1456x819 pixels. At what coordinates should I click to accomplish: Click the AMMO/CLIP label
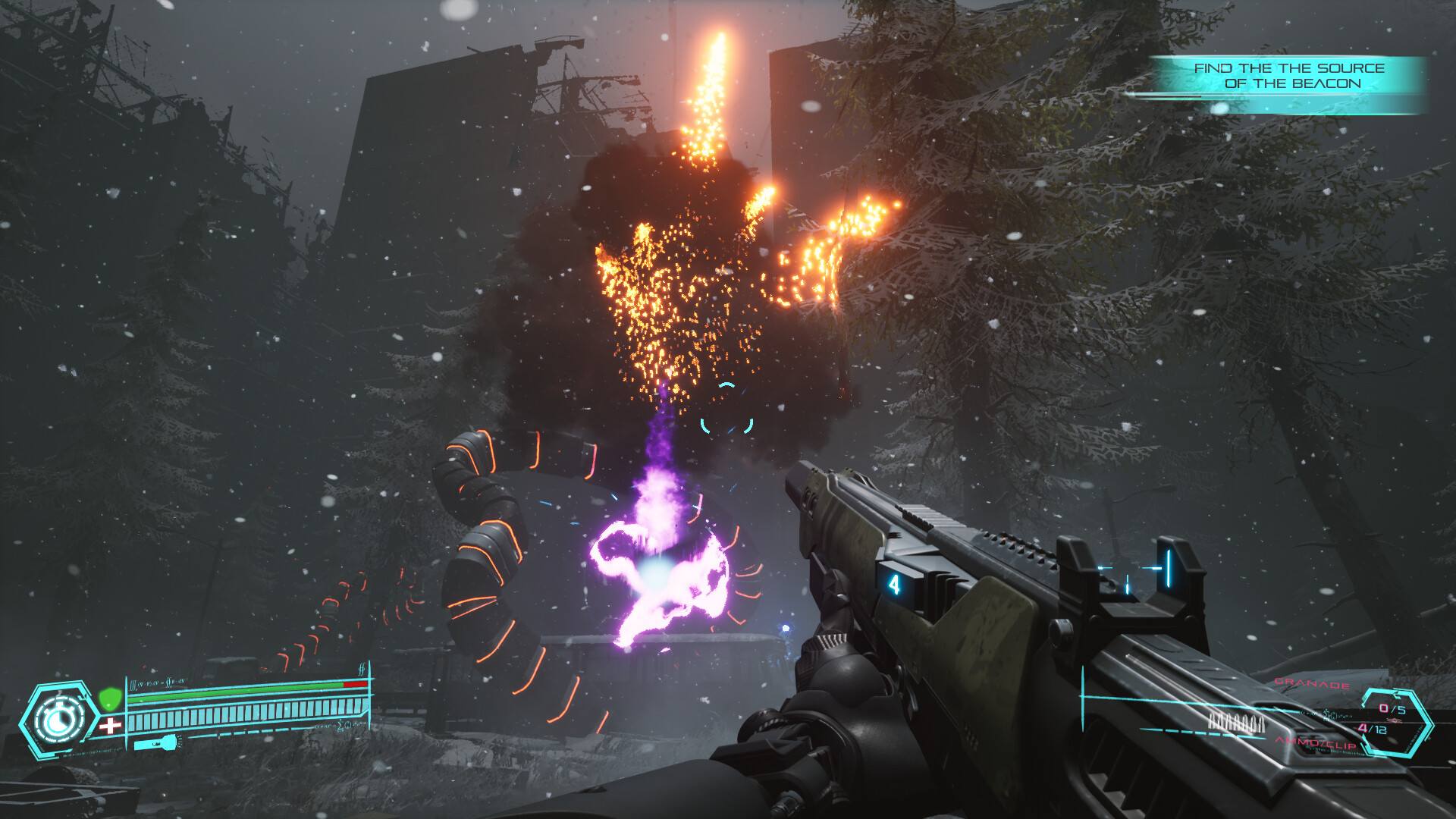(x=1315, y=744)
